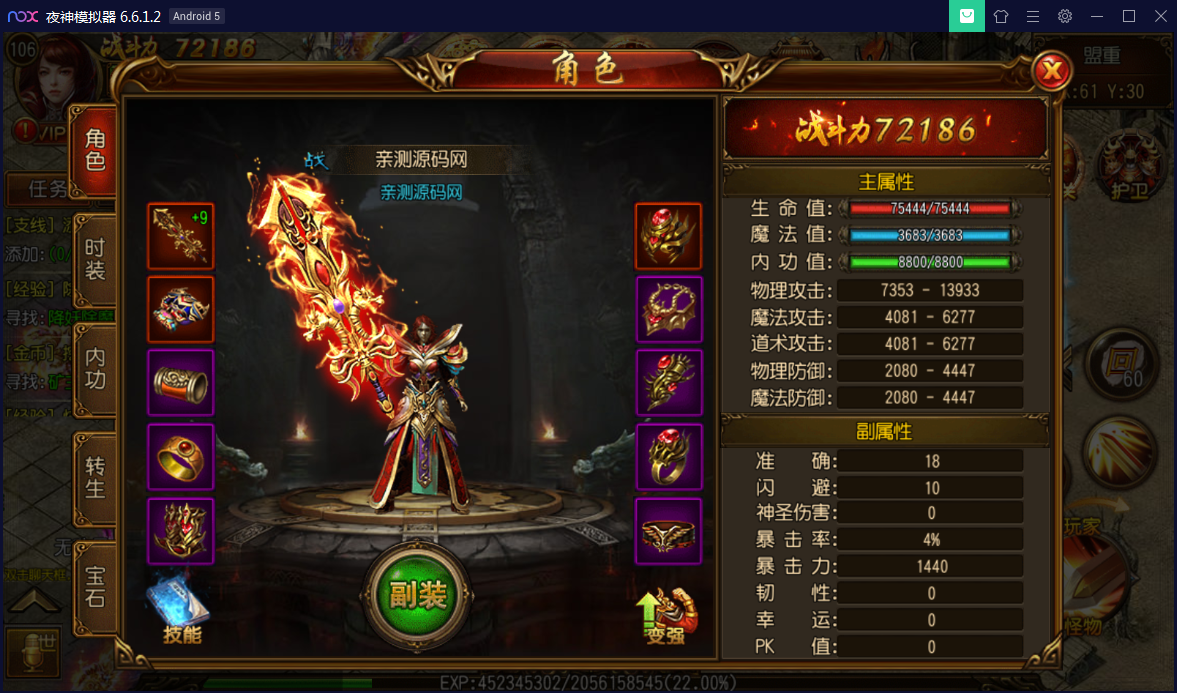Open the 内功 tab

(95, 368)
